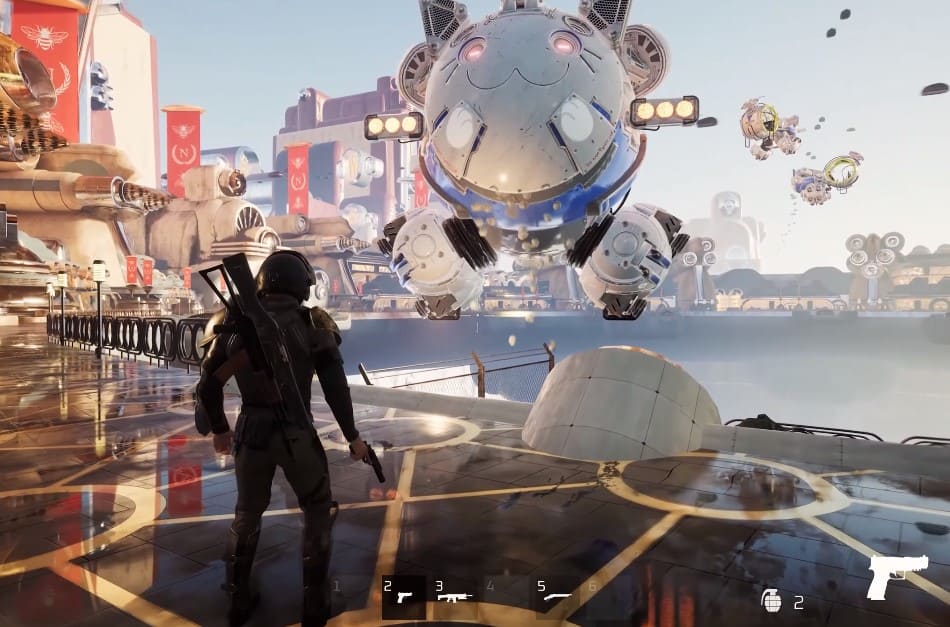This screenshot has height=627, width=950.
Task: Click the grenade icon
Action: tap(771, 600)
